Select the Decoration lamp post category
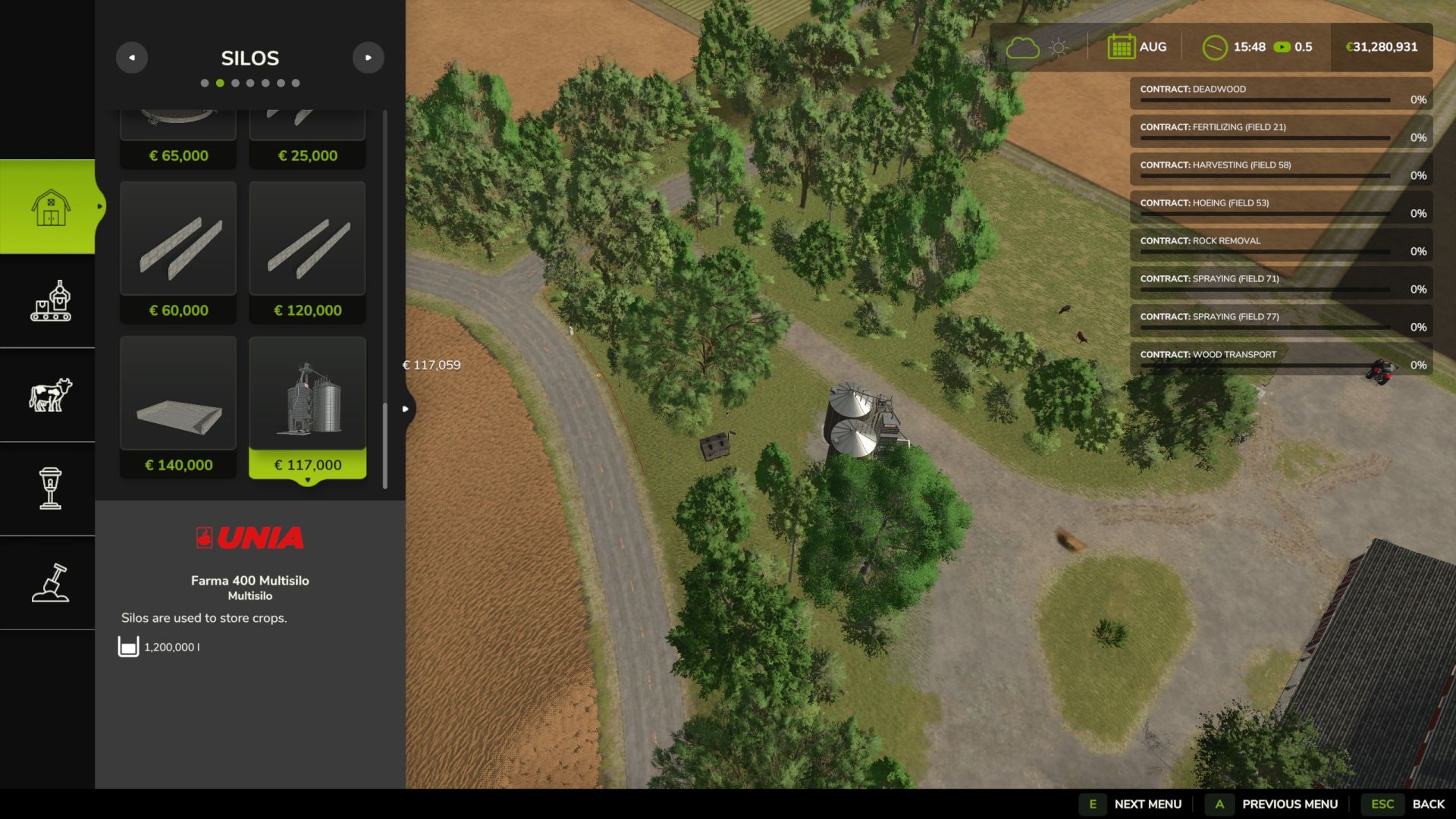The width and height of the screenshot is (1456, 819). tap(50, 488)
